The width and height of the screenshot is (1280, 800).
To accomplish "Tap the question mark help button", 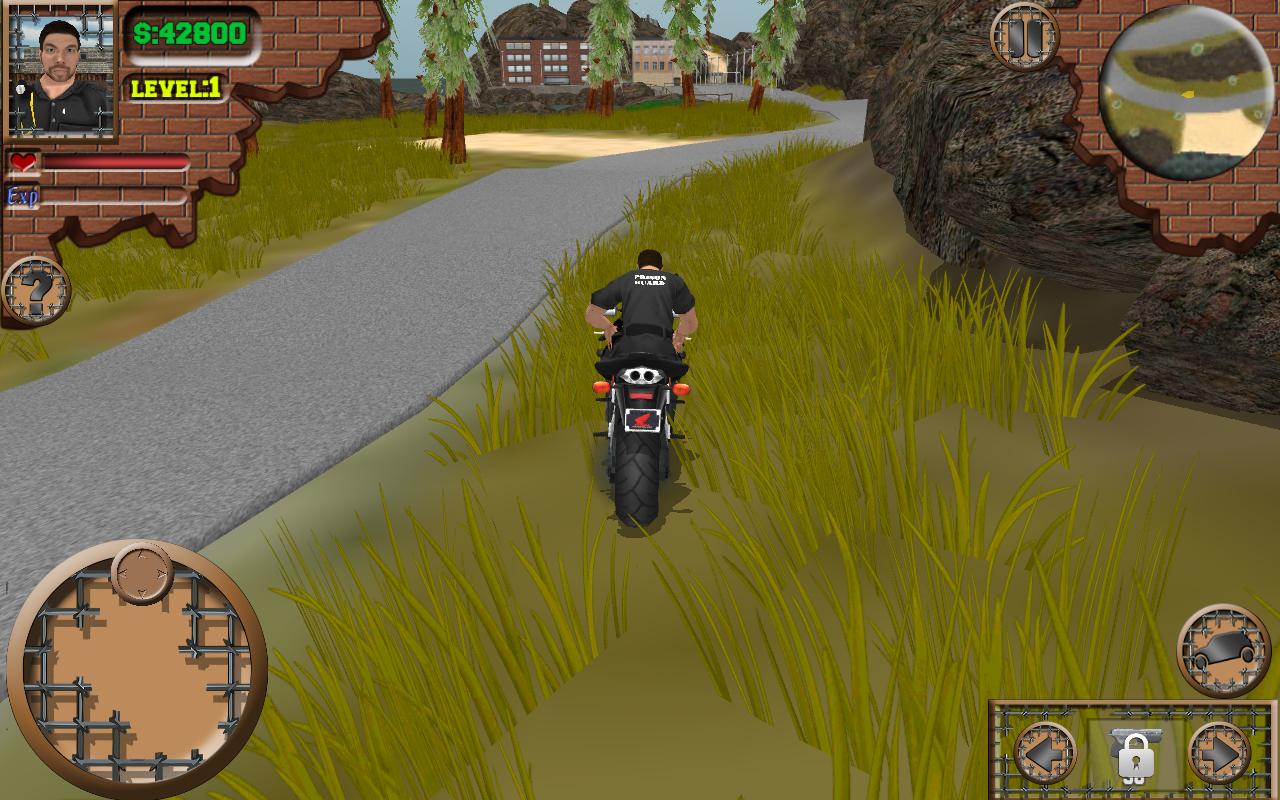I will click(37, 292).
